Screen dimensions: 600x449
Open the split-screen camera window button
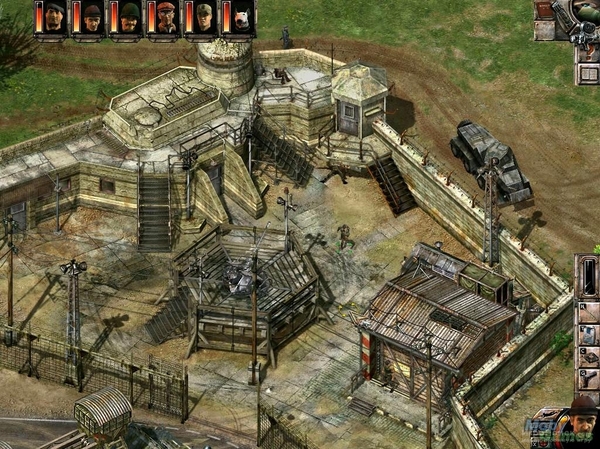click(x=589, y=73)
